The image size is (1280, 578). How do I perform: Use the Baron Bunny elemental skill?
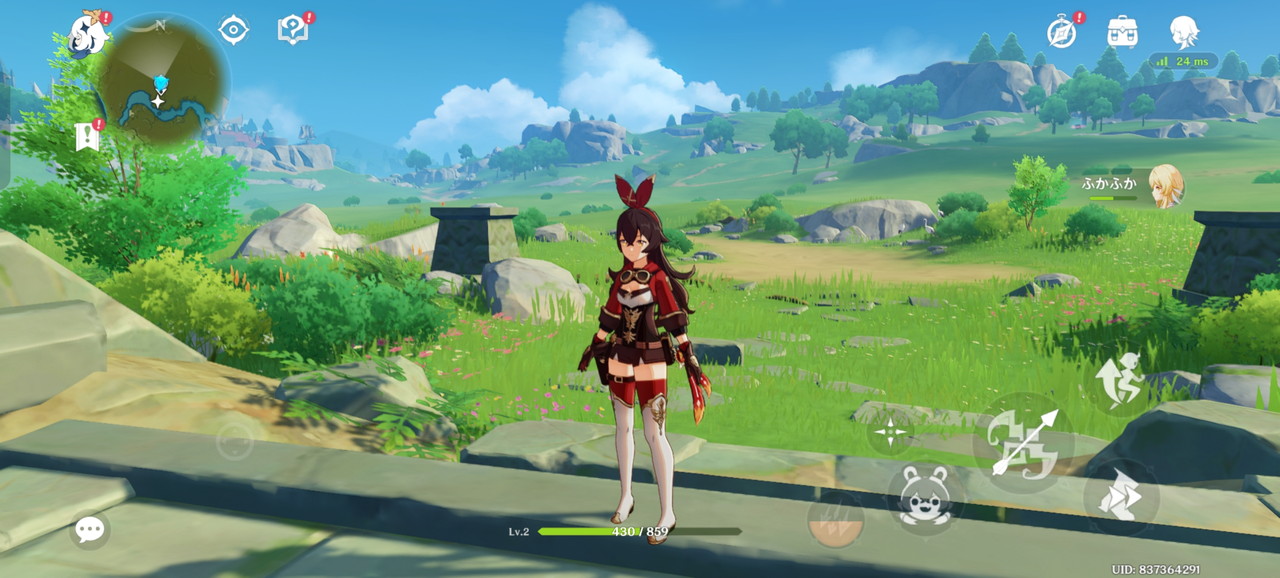(924, 497)
